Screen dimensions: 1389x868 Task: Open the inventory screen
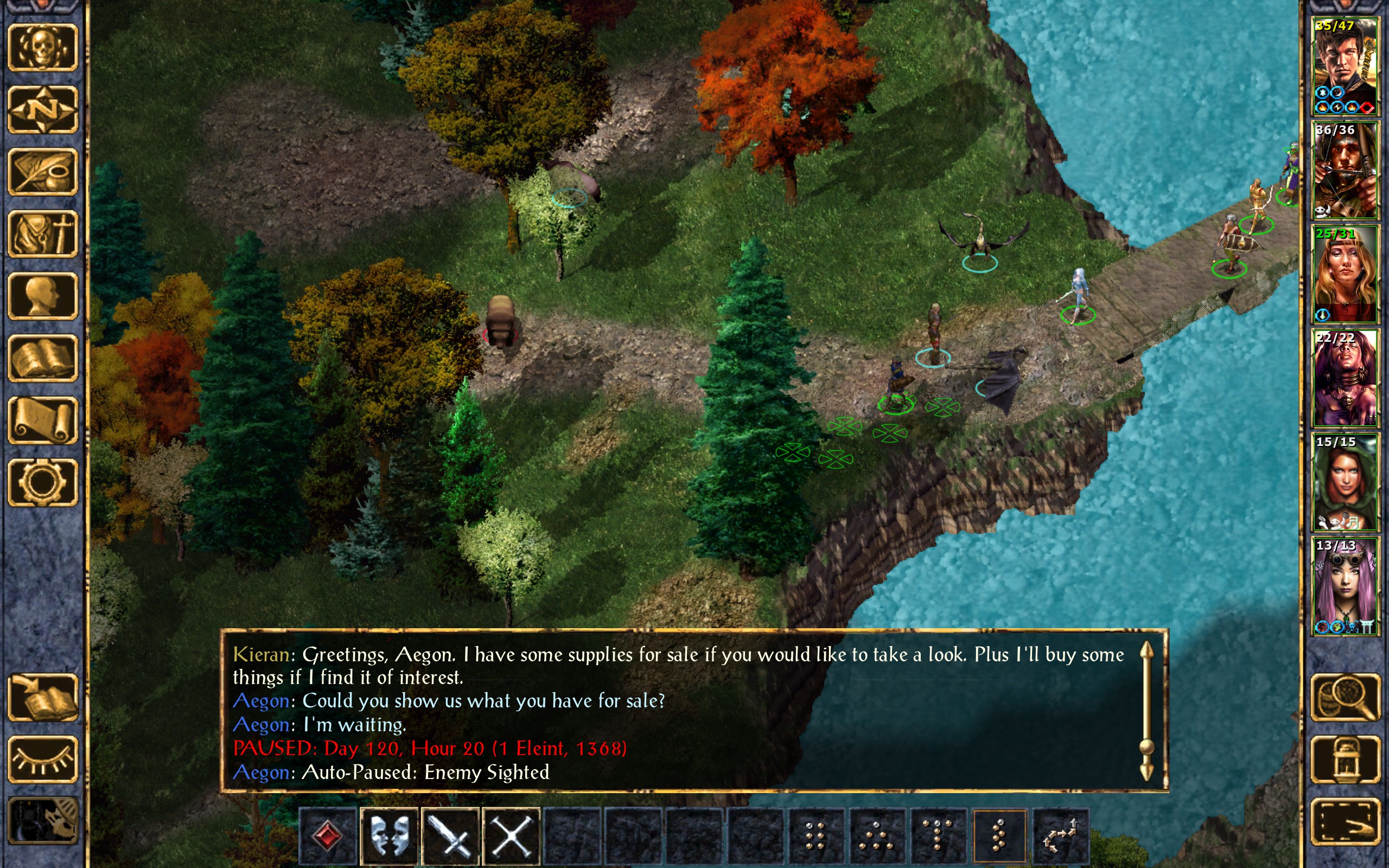(43, 234)
